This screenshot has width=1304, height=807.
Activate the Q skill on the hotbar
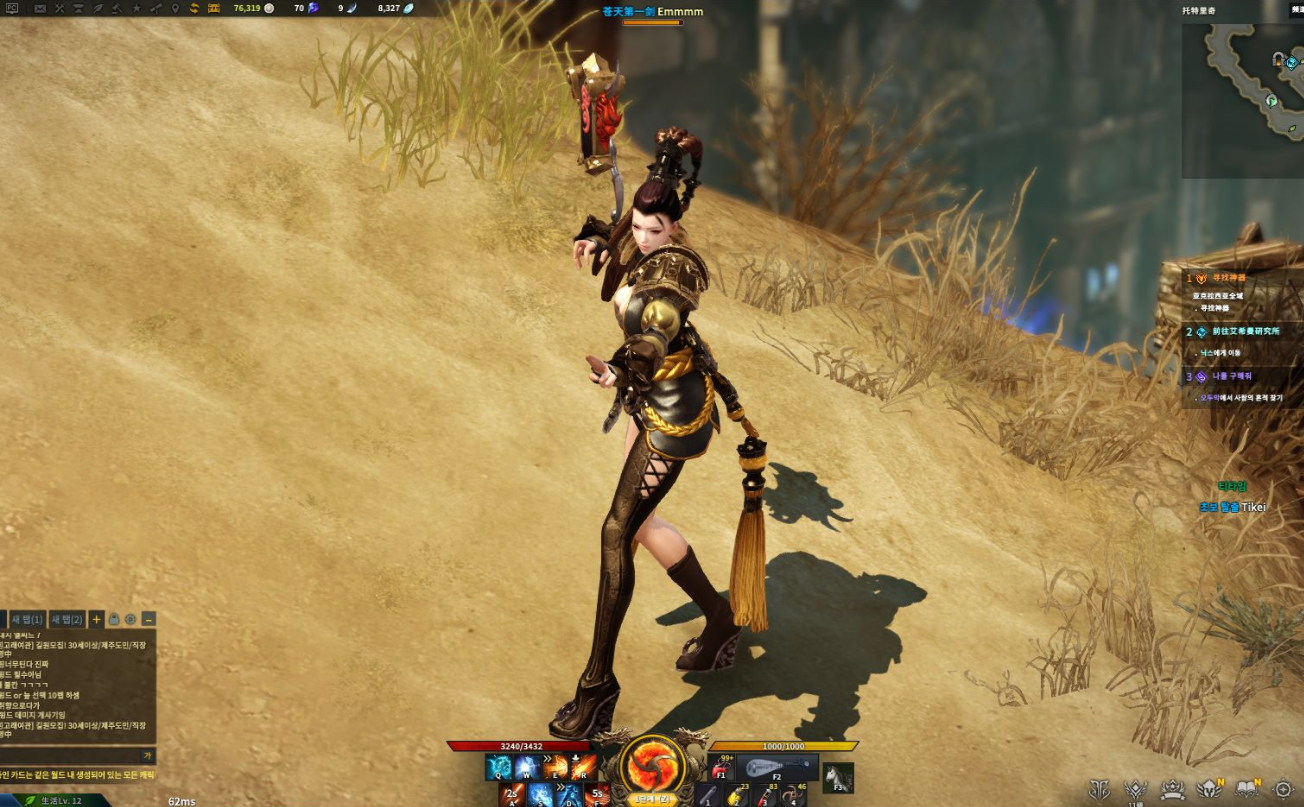point(498,767)
